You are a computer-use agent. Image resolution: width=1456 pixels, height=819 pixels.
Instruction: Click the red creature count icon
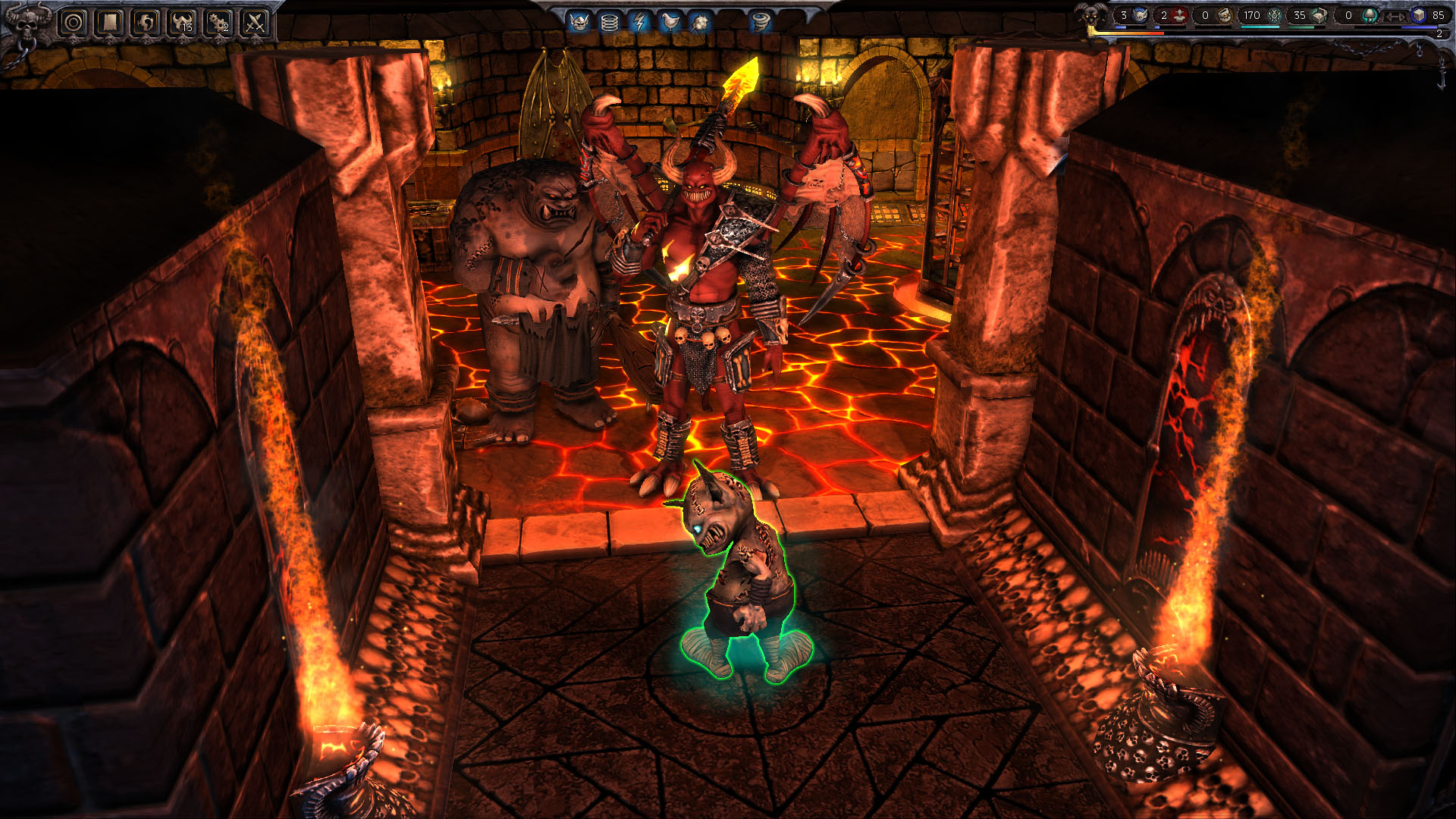[x=1180, y=15]
